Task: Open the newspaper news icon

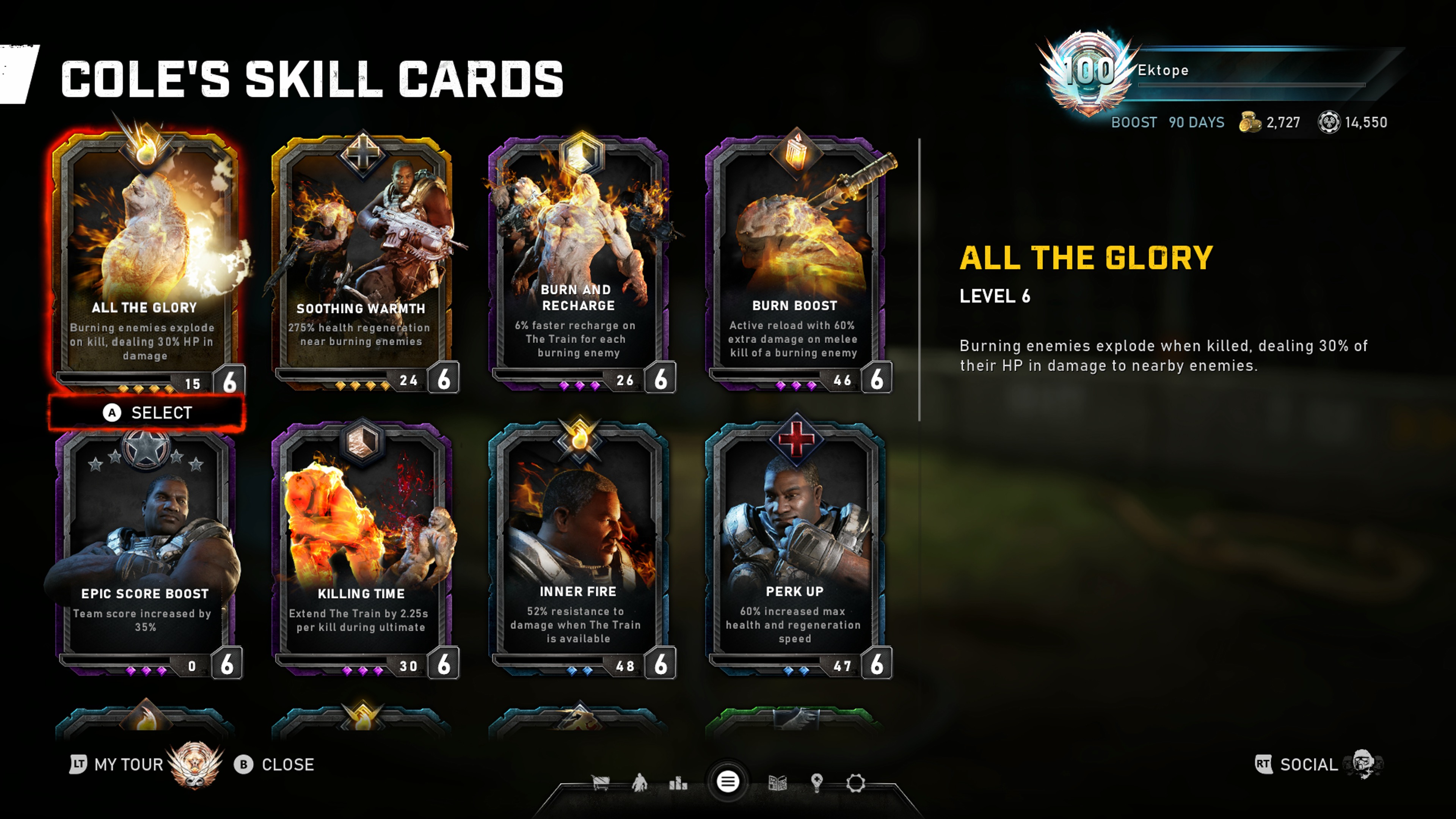Action: coord(778,783)
